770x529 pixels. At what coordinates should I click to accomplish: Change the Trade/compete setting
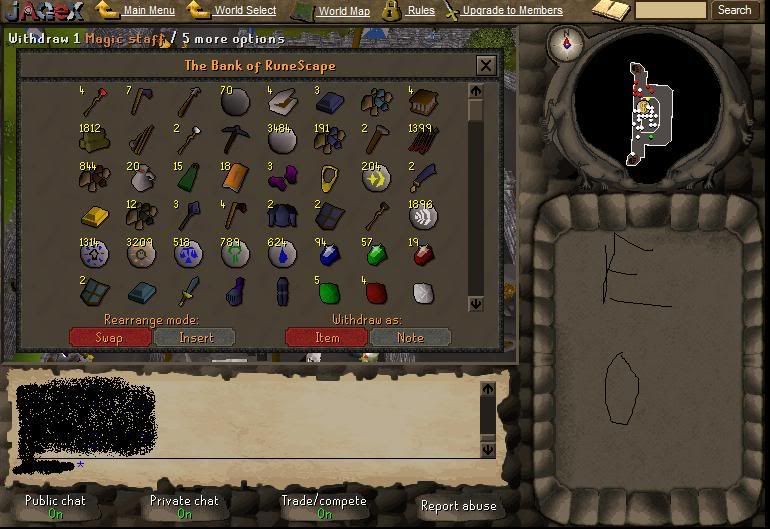(x=324, y=506)
